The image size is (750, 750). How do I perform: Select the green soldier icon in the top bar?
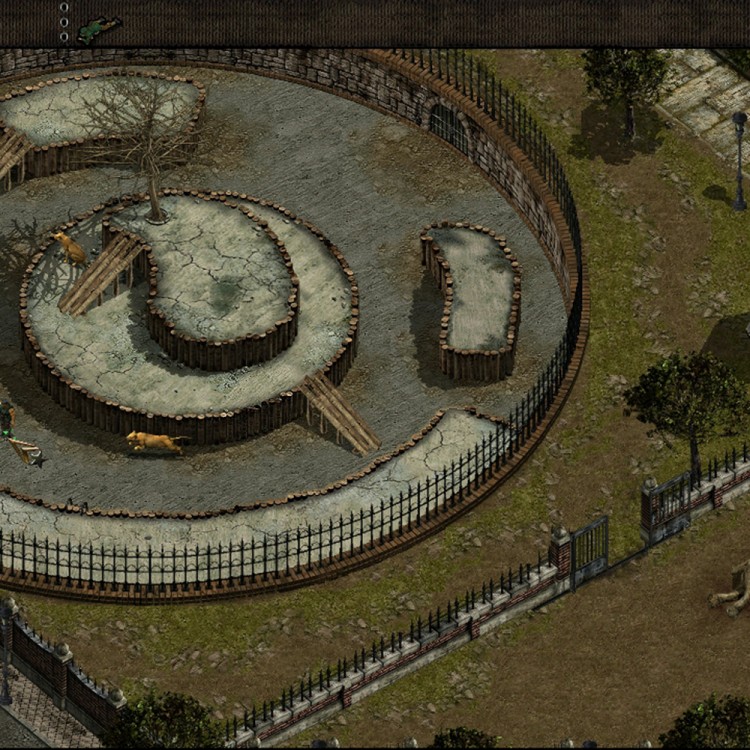pos(98,29)
